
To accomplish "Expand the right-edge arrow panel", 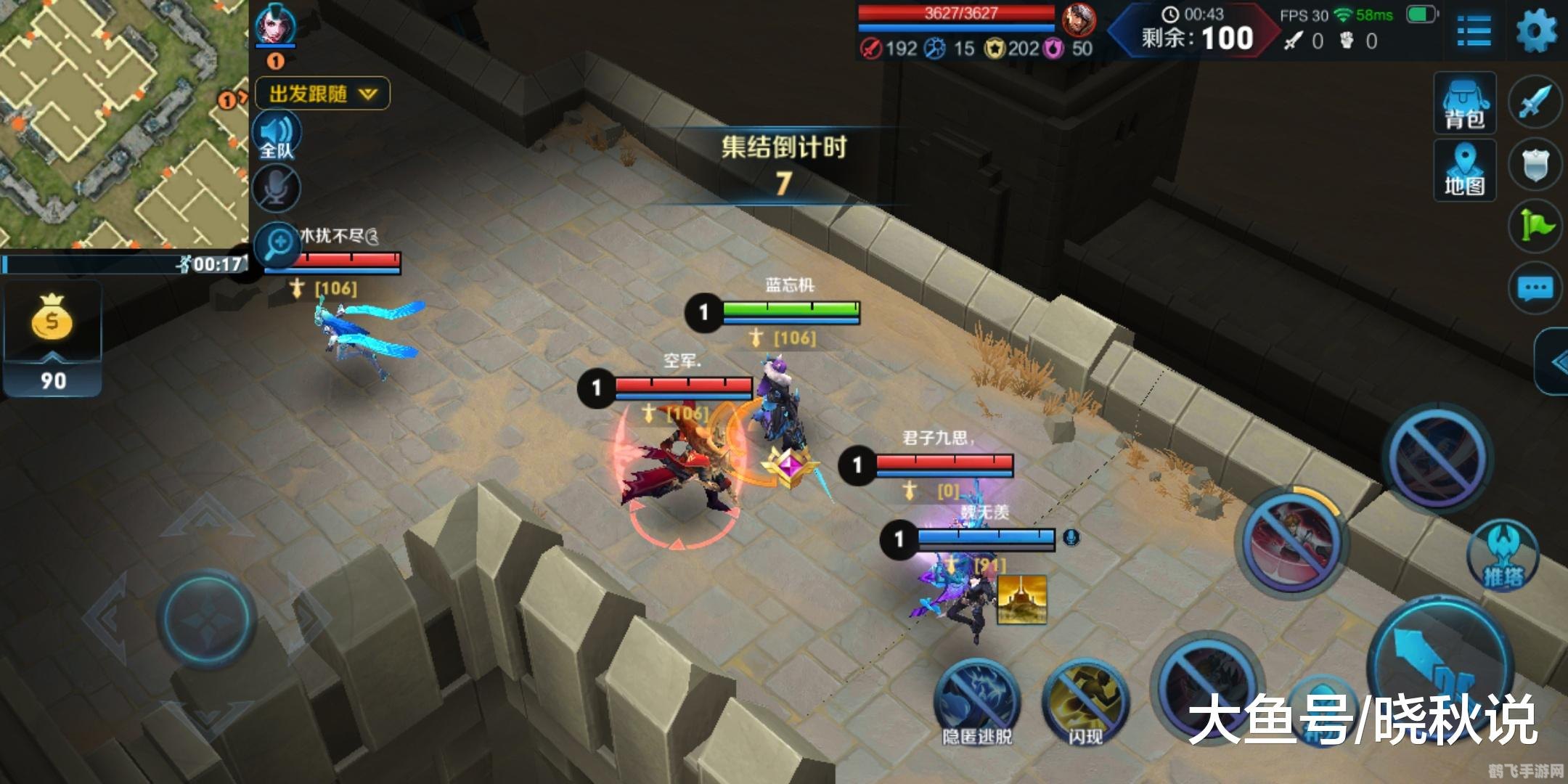I will click(1553, 362).
